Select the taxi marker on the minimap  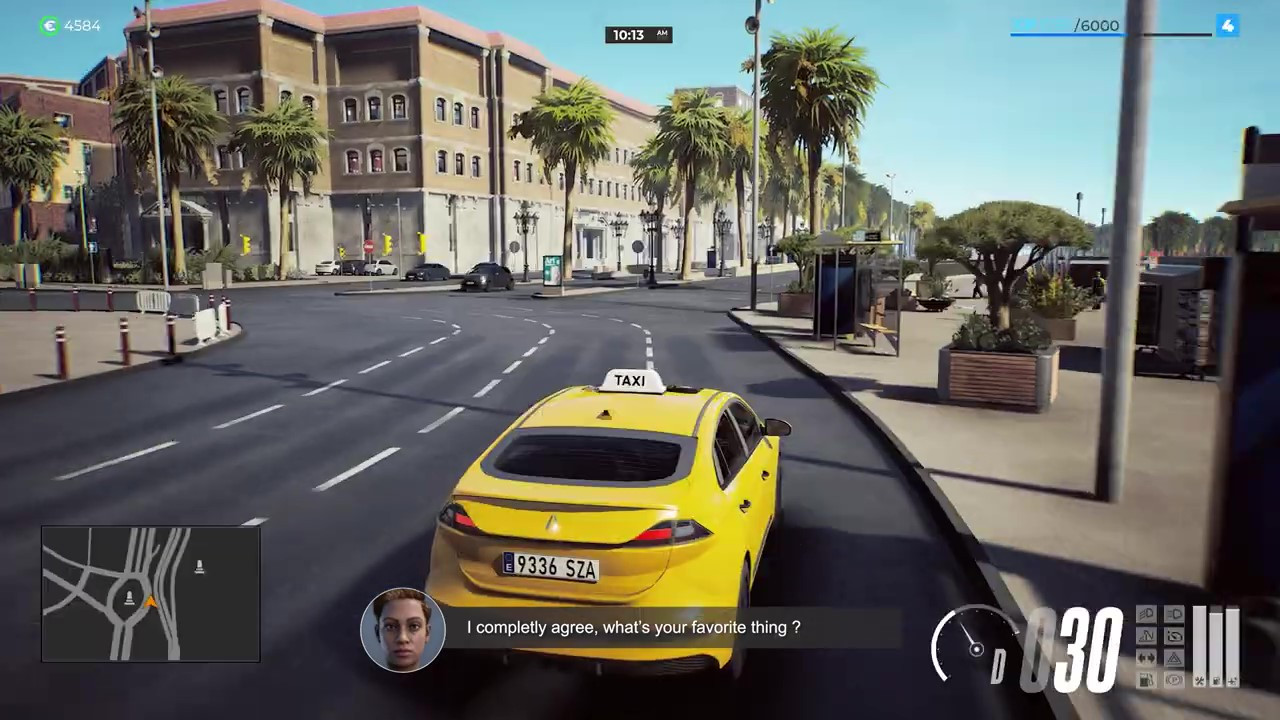point(199,567)
